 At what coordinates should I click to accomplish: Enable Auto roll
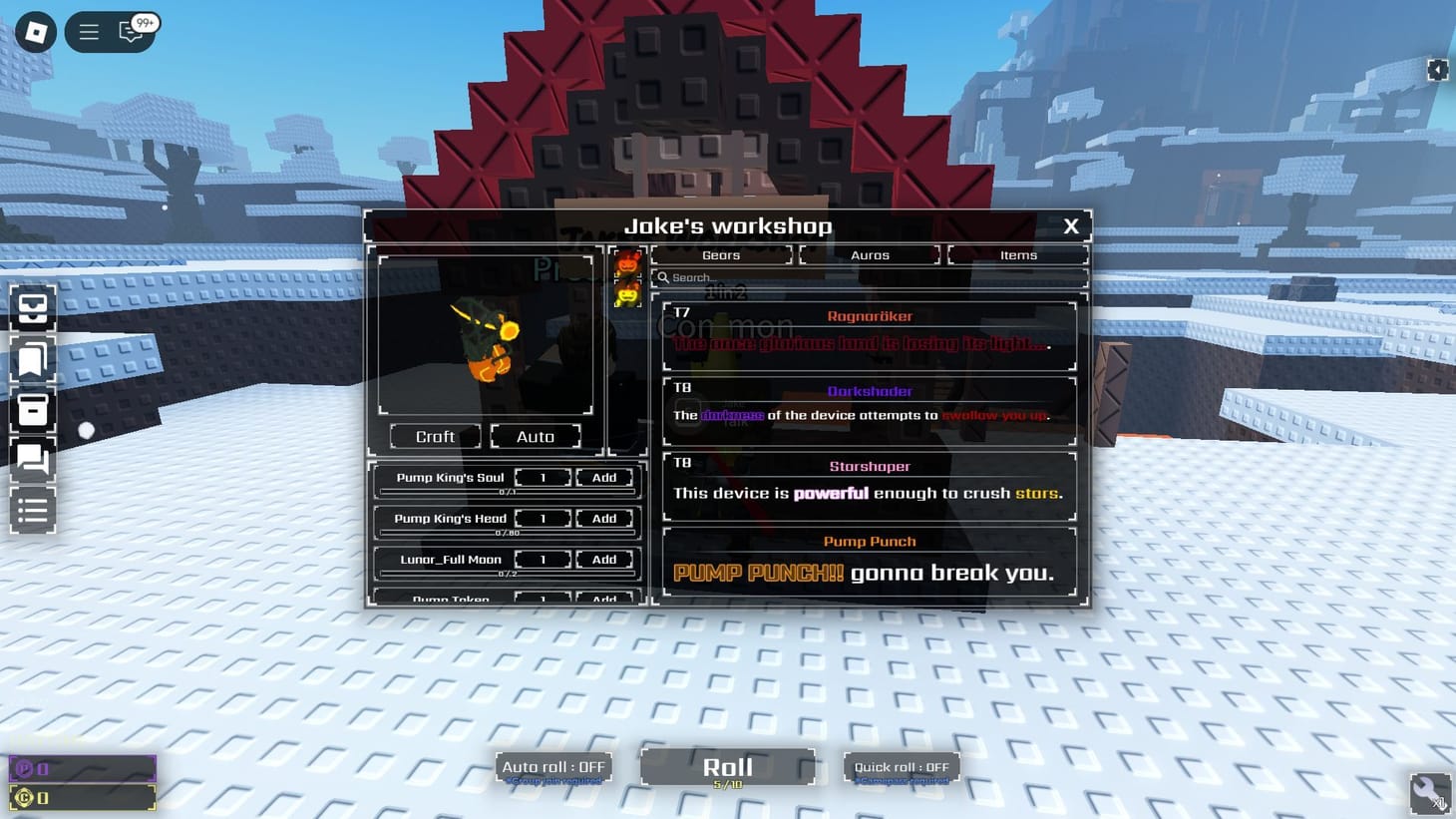coord(553,766)
